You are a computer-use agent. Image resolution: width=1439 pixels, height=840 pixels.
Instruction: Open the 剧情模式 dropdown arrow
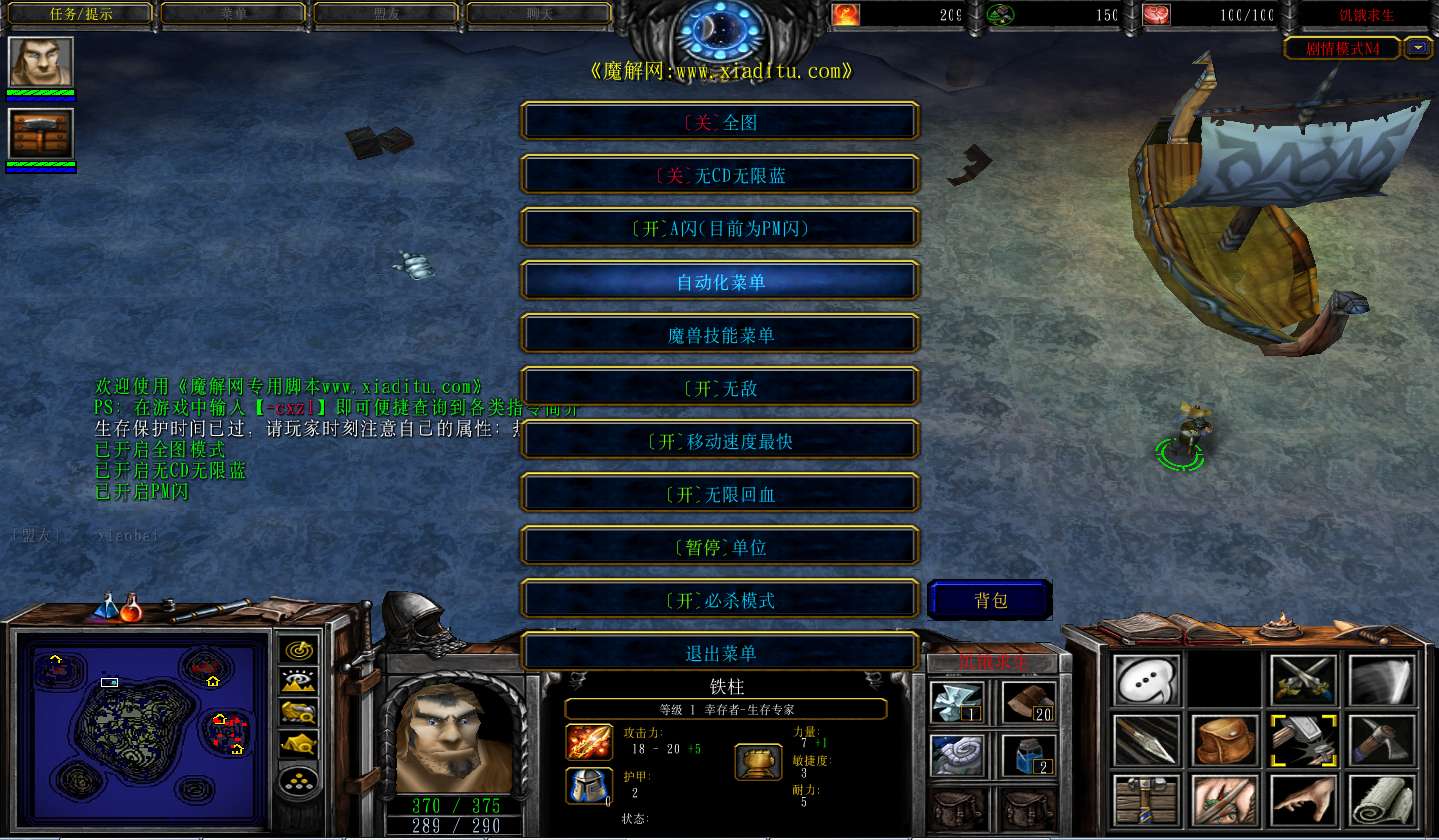click(1418, 47)
